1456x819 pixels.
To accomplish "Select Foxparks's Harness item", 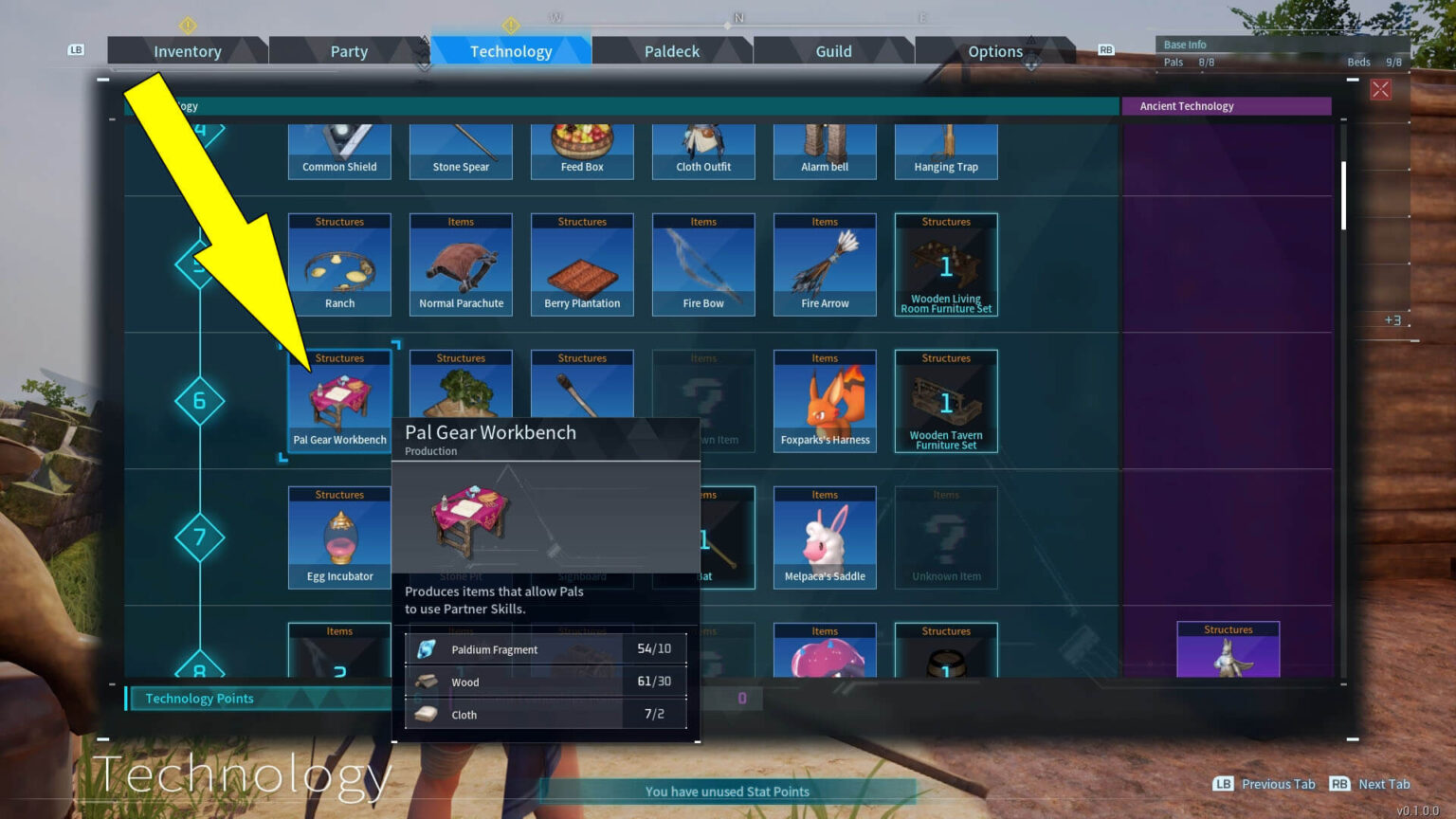I will (824, 401).
